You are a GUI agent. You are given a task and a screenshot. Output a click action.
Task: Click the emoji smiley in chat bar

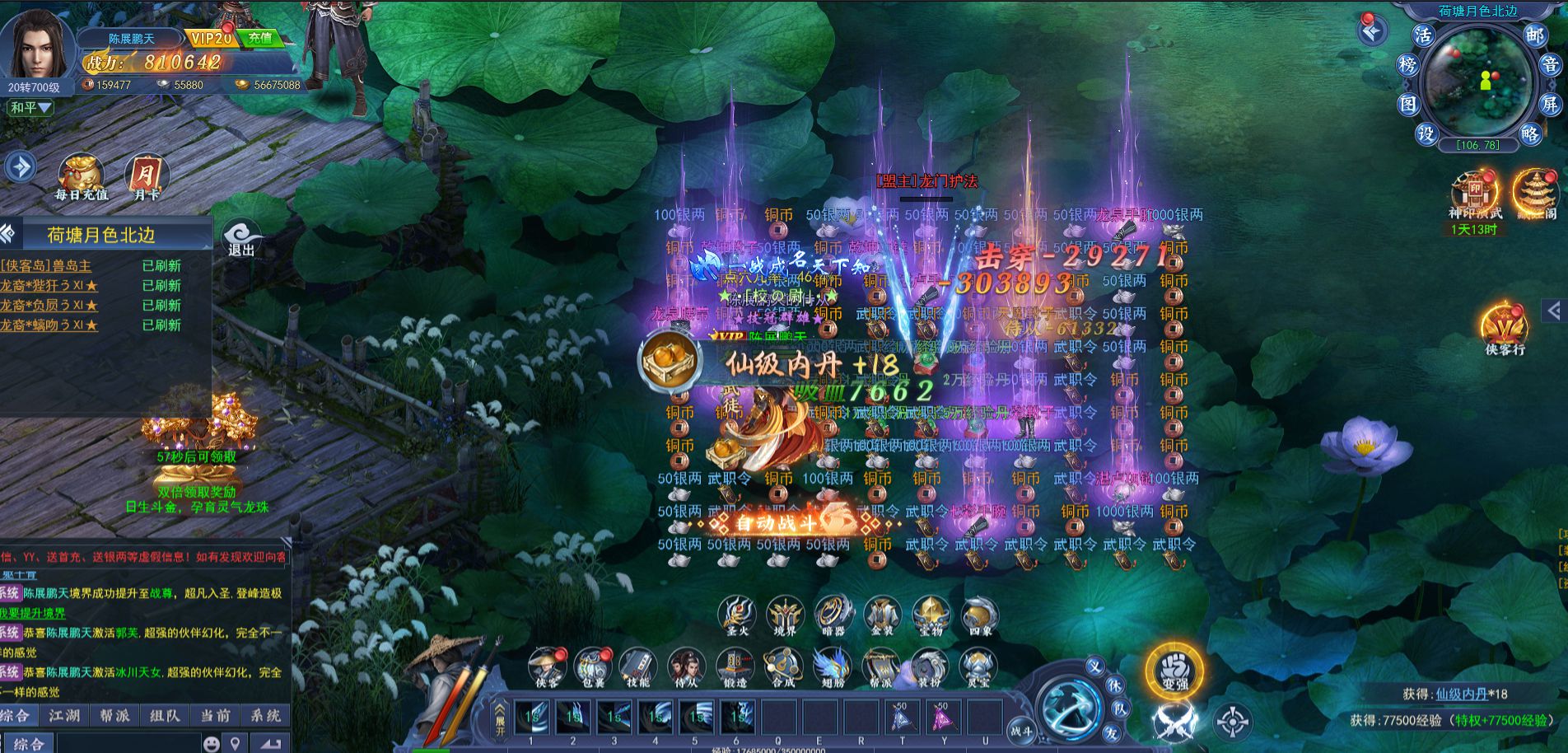point(212,744)
